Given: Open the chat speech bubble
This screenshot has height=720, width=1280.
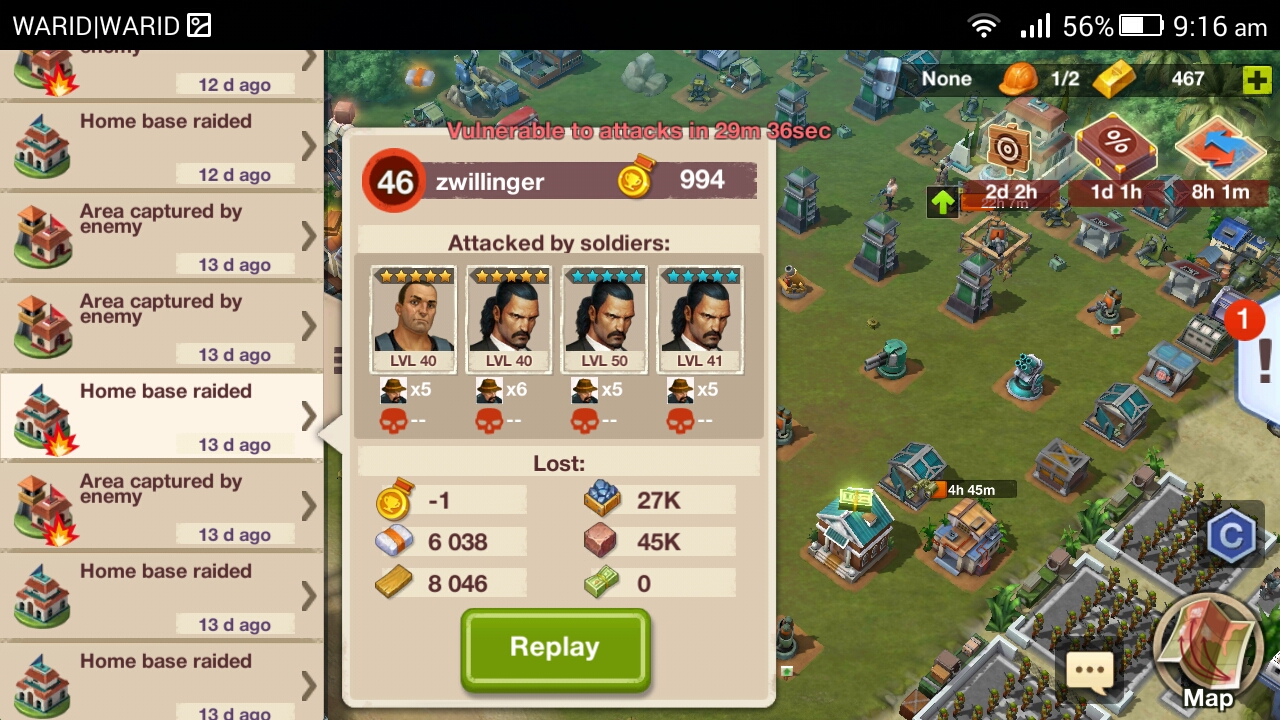Looking at the screenshot, I should [1089, 670].
